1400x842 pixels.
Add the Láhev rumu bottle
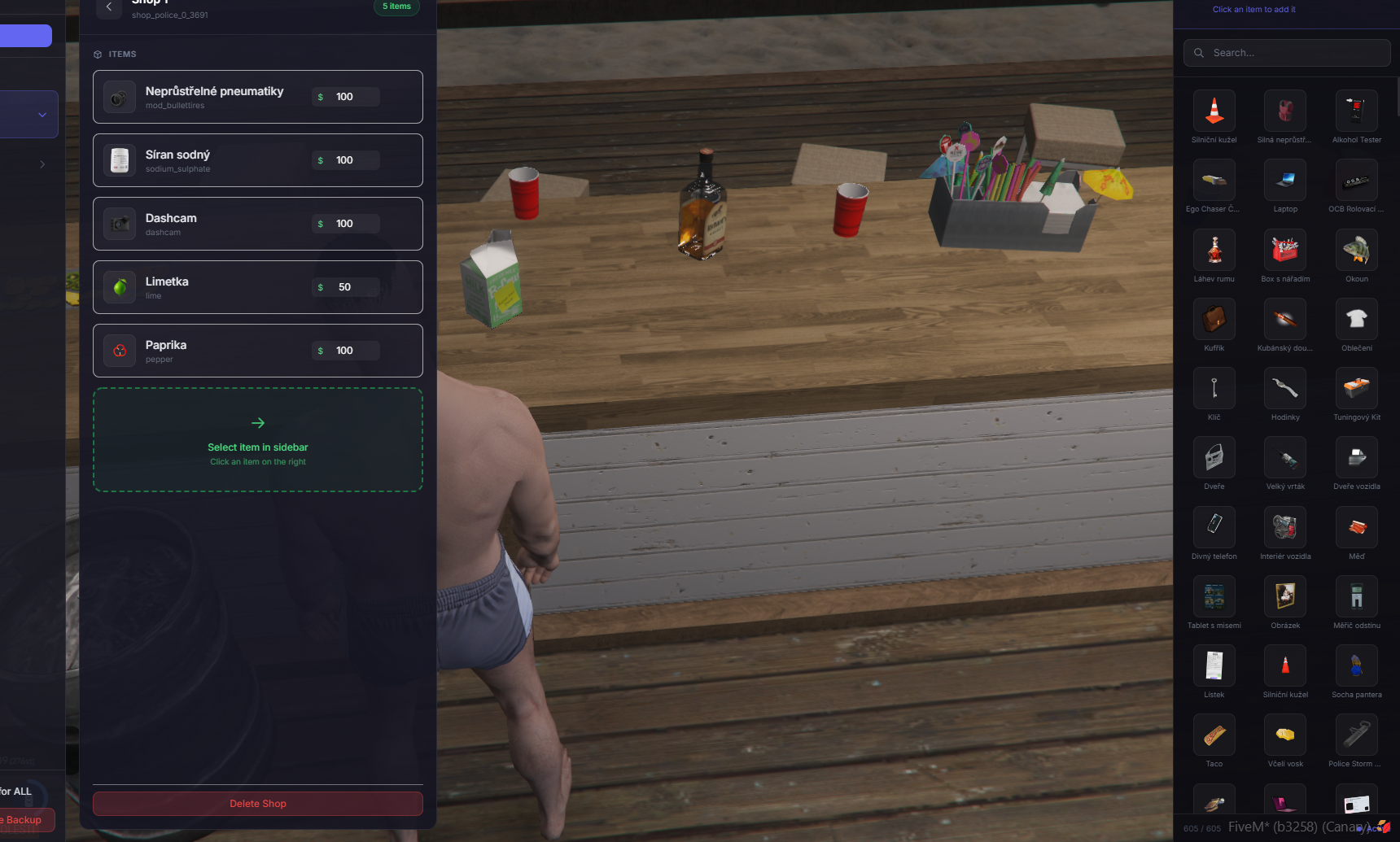tap(1214, 251)
